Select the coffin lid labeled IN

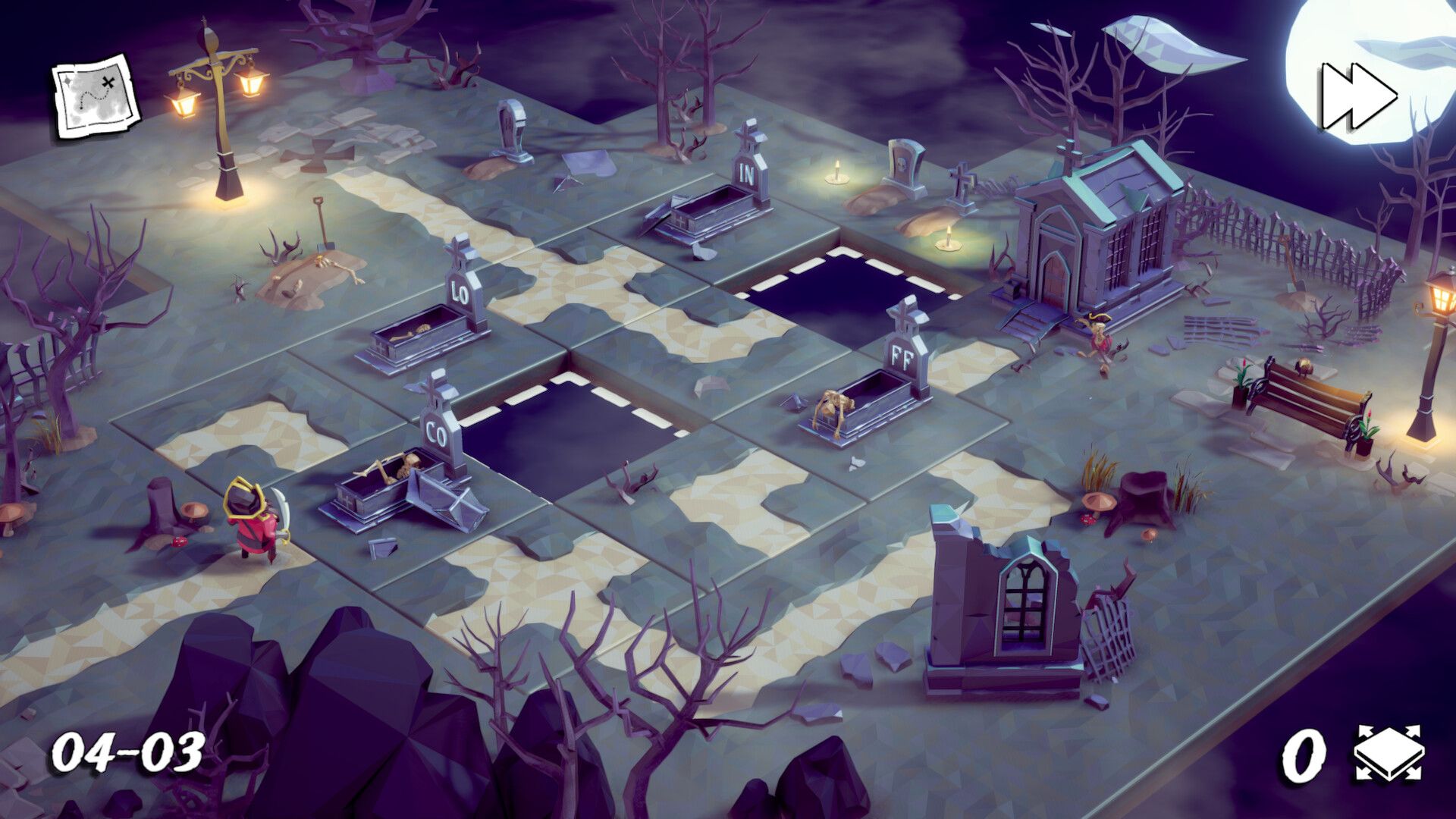click(747, 171)
